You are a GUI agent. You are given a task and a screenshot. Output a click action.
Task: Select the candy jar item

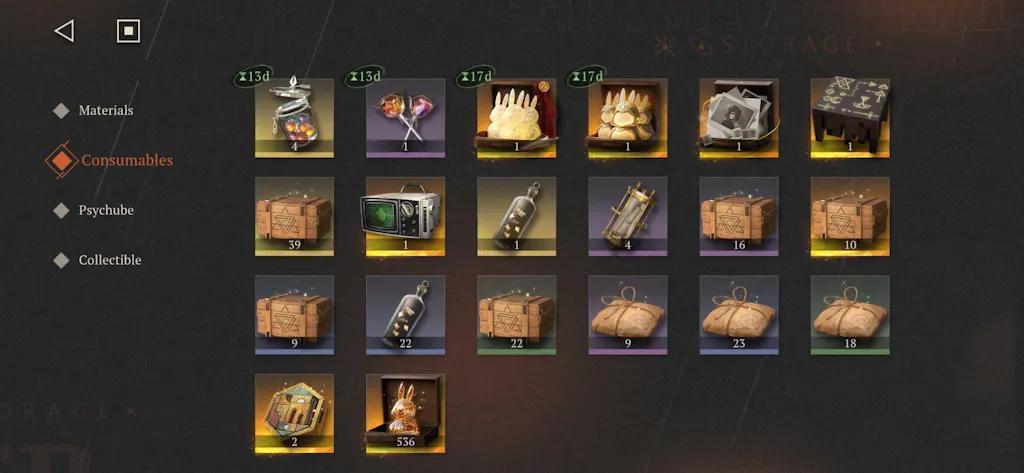point(294,117)
